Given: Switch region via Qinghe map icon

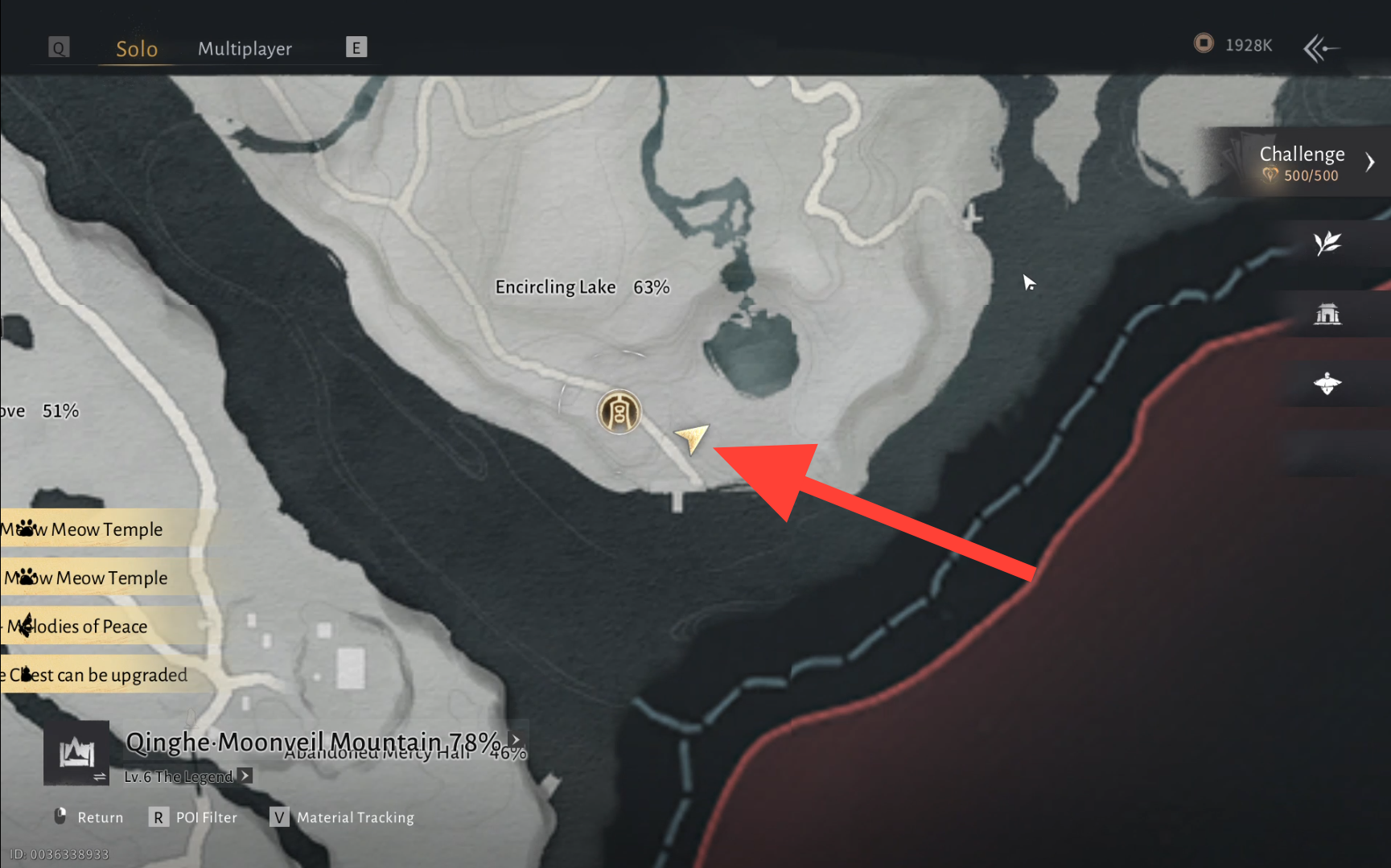Looking at the screenshot, I should (x=76, y=754).
